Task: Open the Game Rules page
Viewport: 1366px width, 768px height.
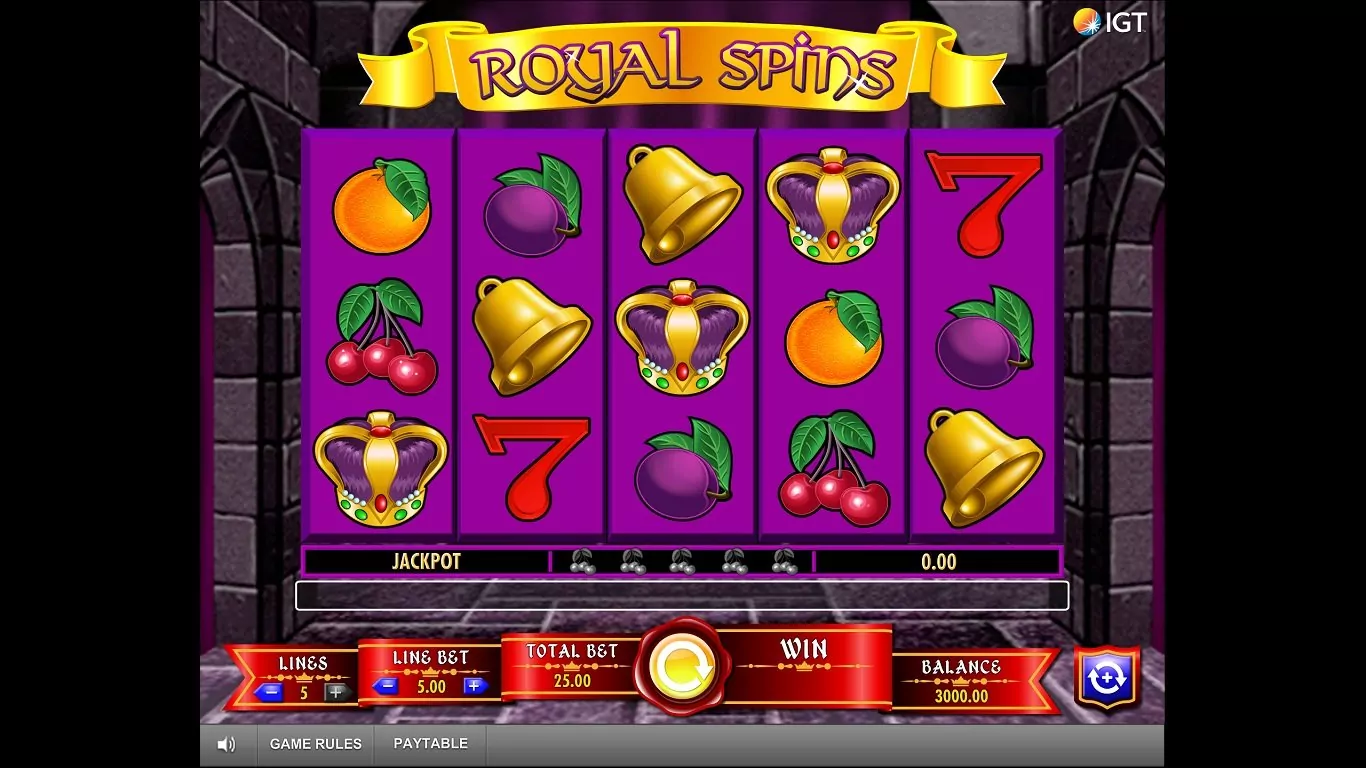Action: pyautogui.click(x=316, y=744)
